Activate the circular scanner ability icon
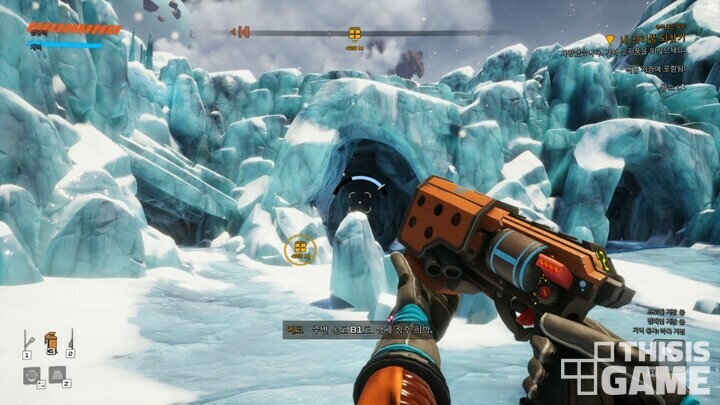This screenshot has width=720, height=405. click(31, 375)
